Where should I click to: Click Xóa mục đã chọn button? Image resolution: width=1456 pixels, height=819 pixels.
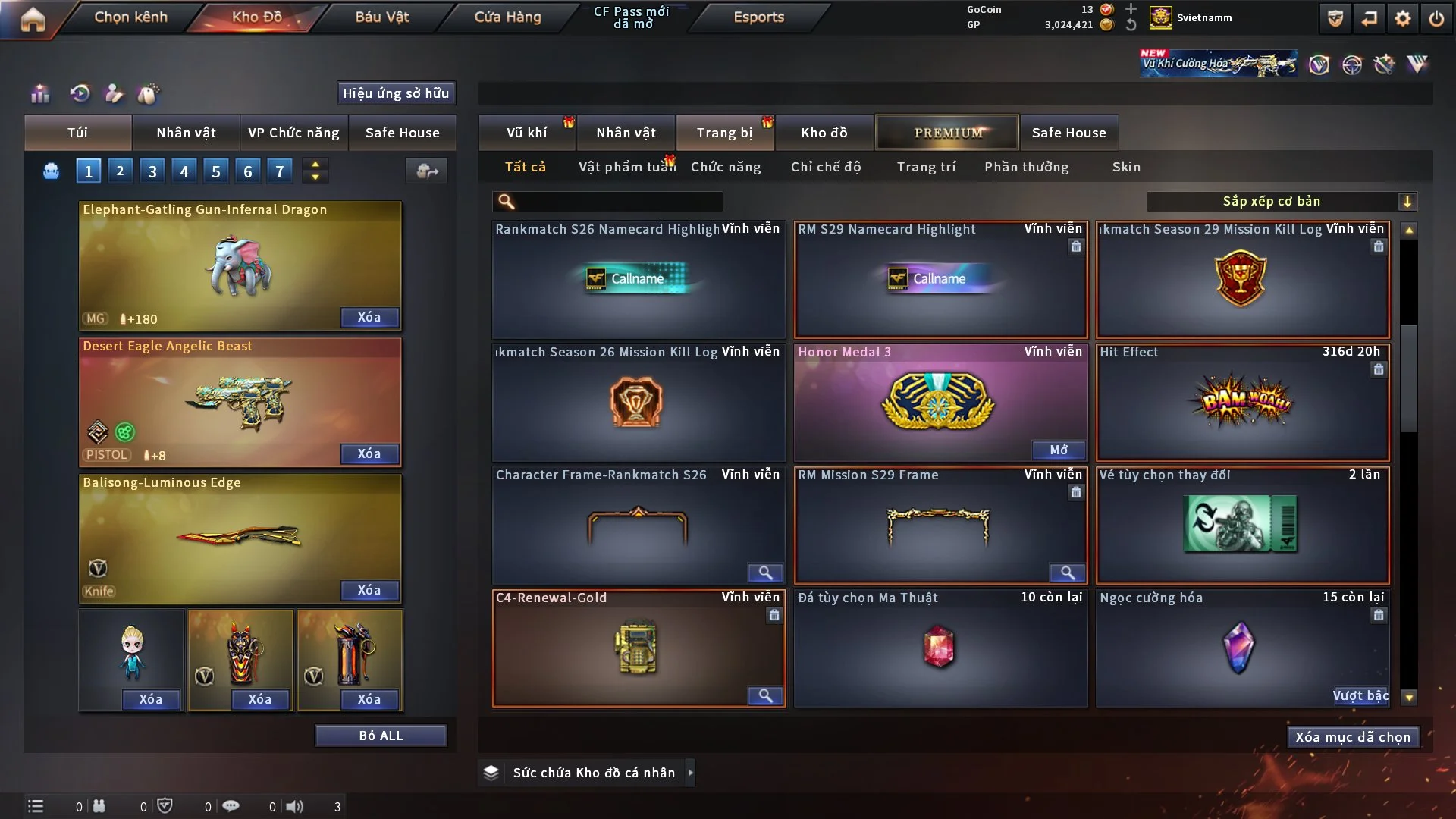pyautogui.click(x=1353, y=737)
